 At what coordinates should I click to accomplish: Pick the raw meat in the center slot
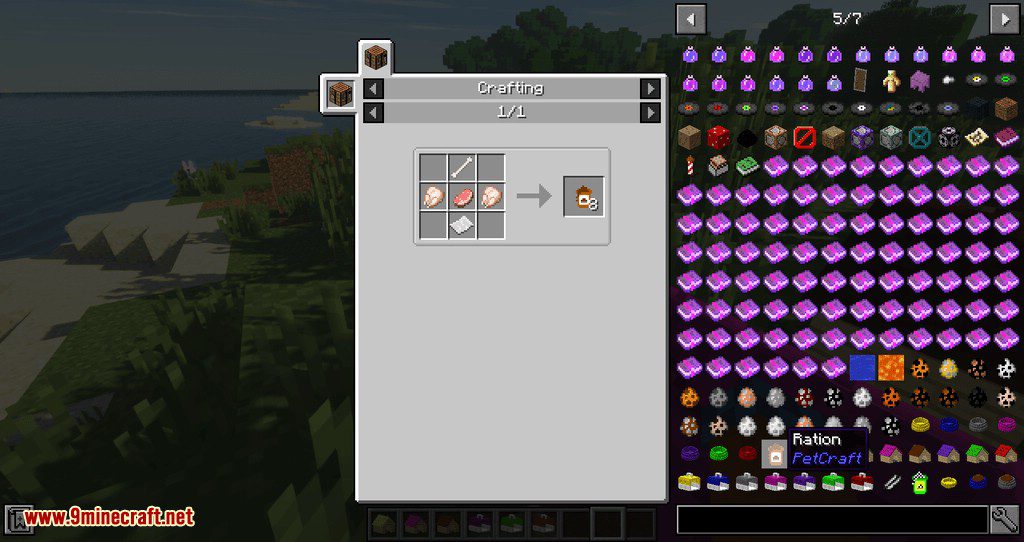[x=462, y=197]
